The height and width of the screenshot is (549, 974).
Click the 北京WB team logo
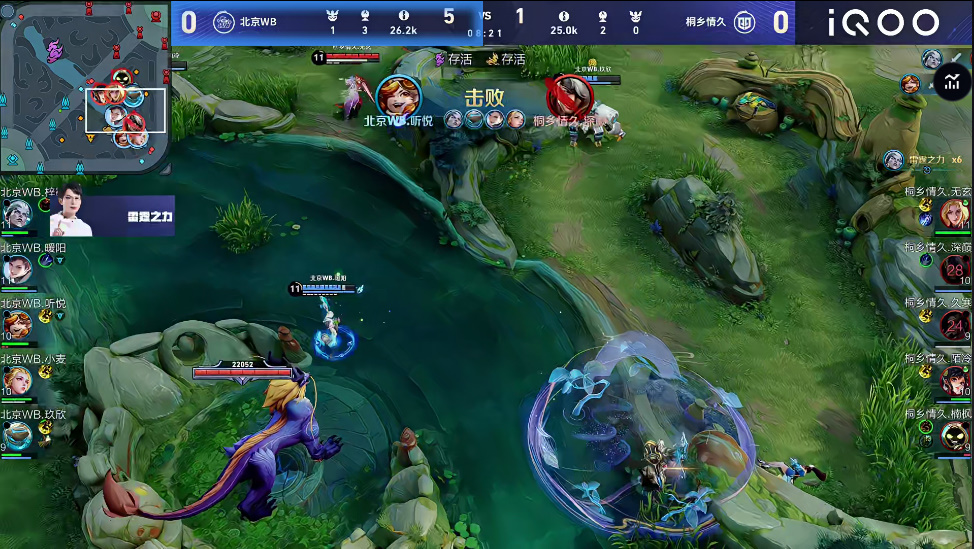tap(224, 22)
